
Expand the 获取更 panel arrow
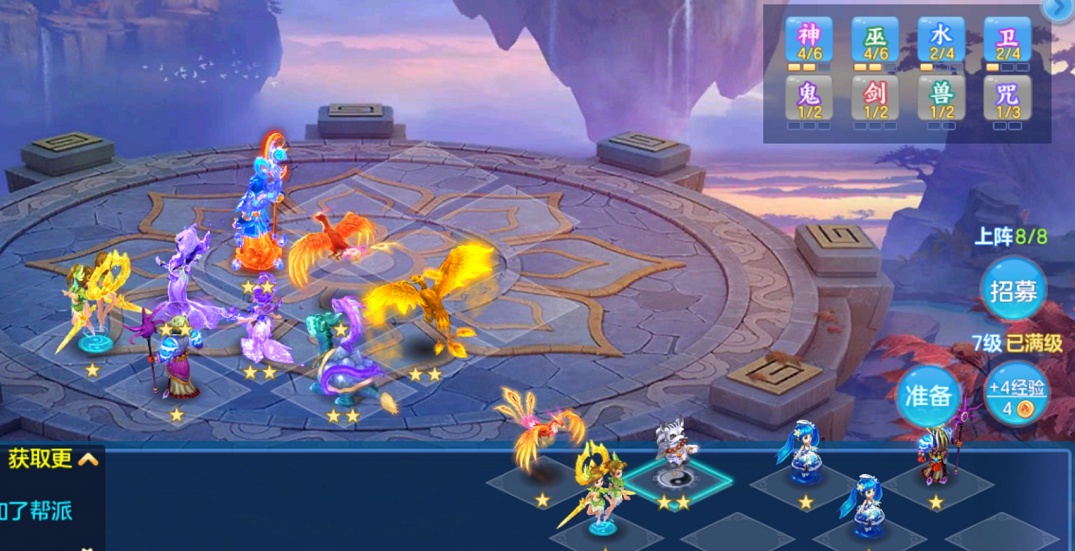(x=88, y=459)
